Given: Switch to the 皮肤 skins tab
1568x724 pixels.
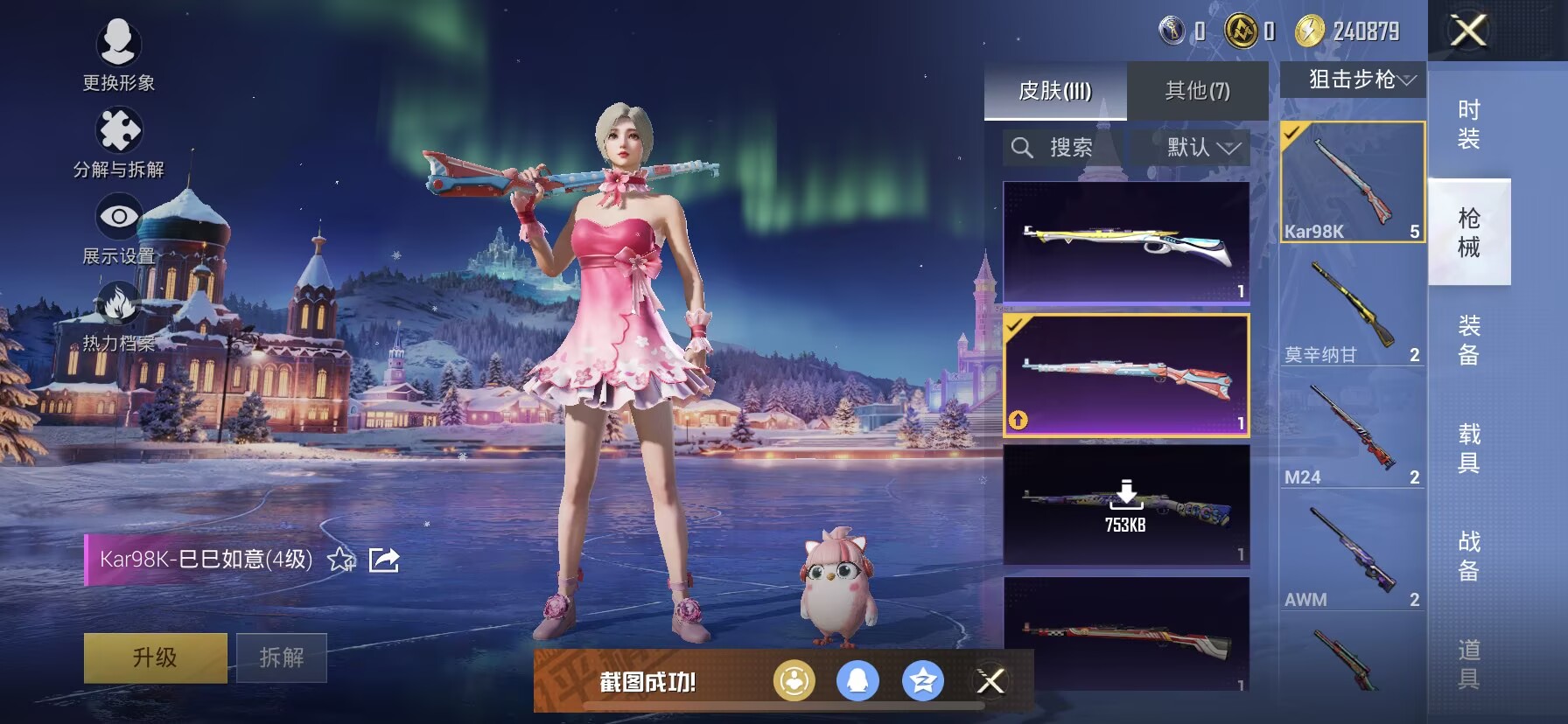Looking at the screenshot, I should point(1055,90).
